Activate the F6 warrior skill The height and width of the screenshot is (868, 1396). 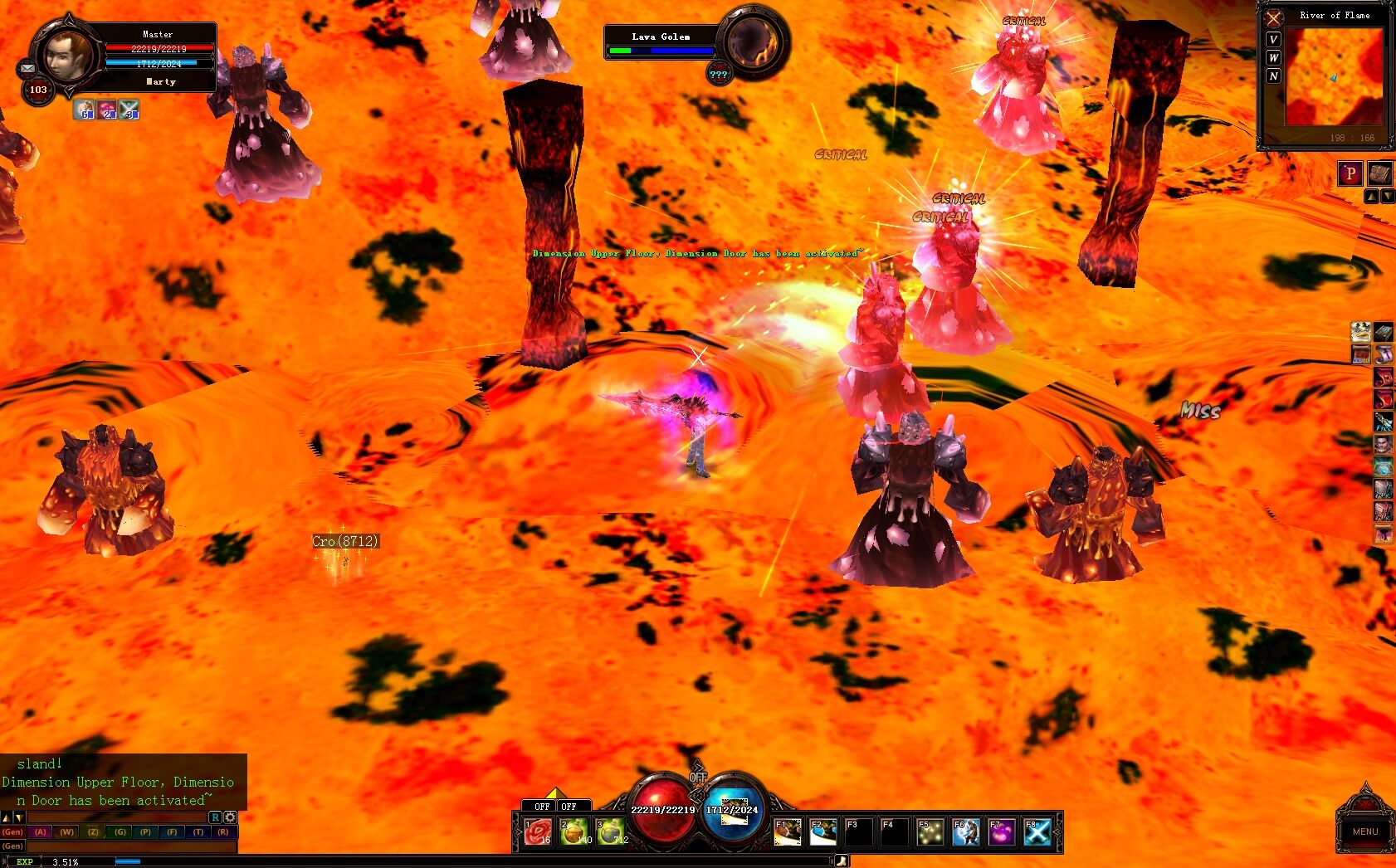[x=965, y=831]
